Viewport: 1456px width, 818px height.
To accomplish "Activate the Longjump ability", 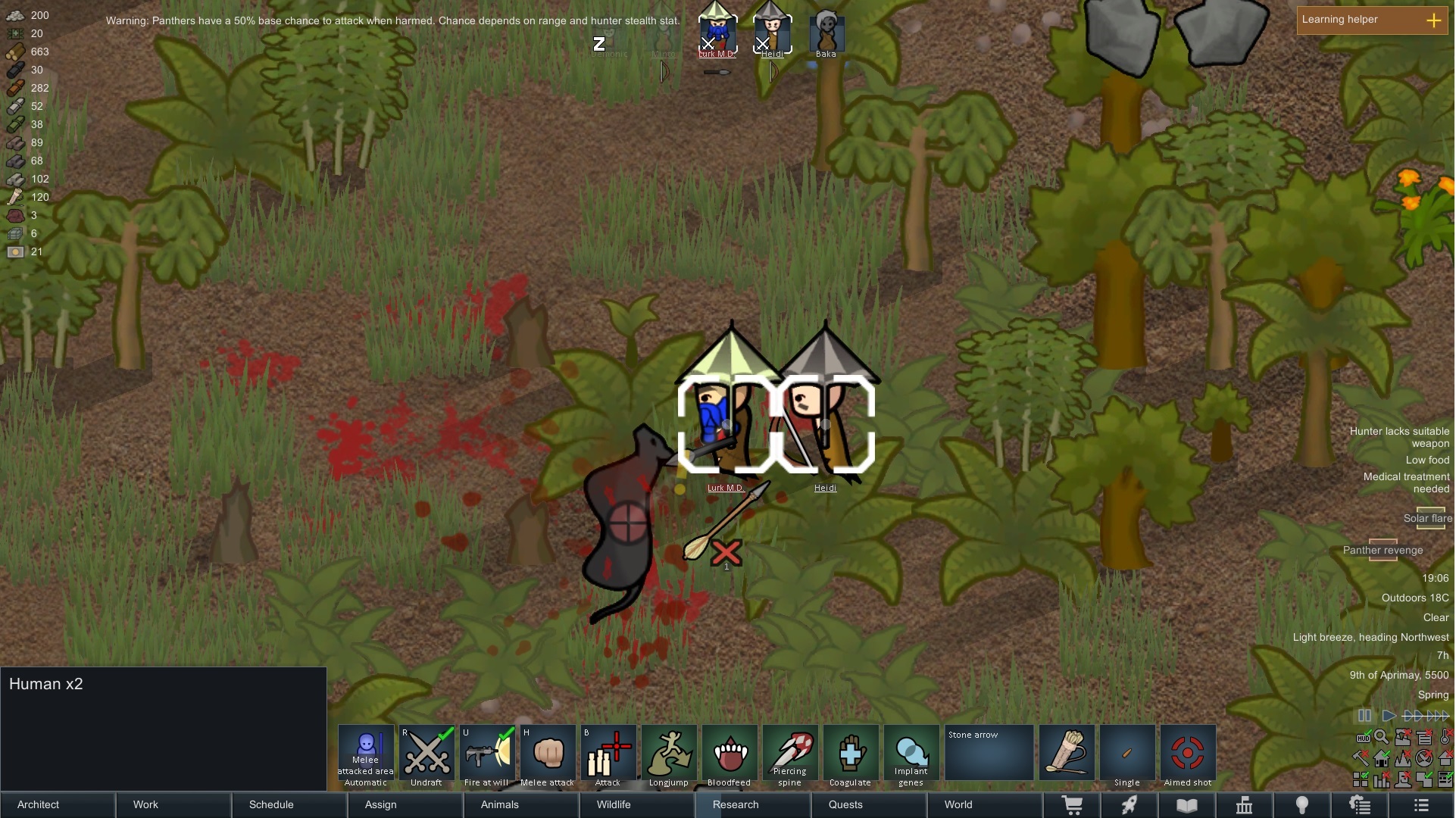I will click(669, 755).
